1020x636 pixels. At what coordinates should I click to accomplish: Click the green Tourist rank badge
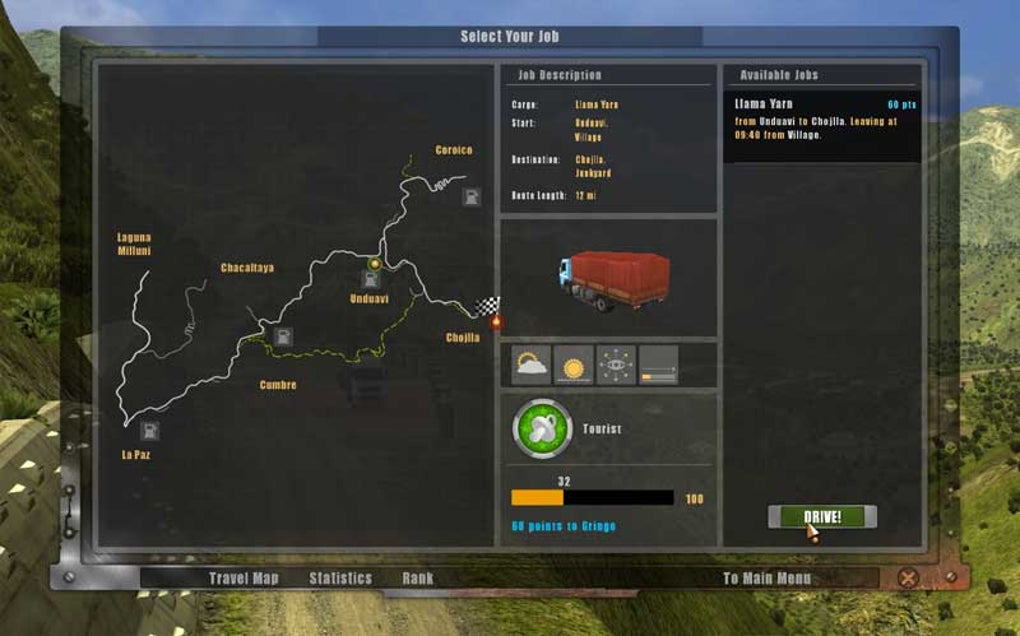click(x=542, y=429)
